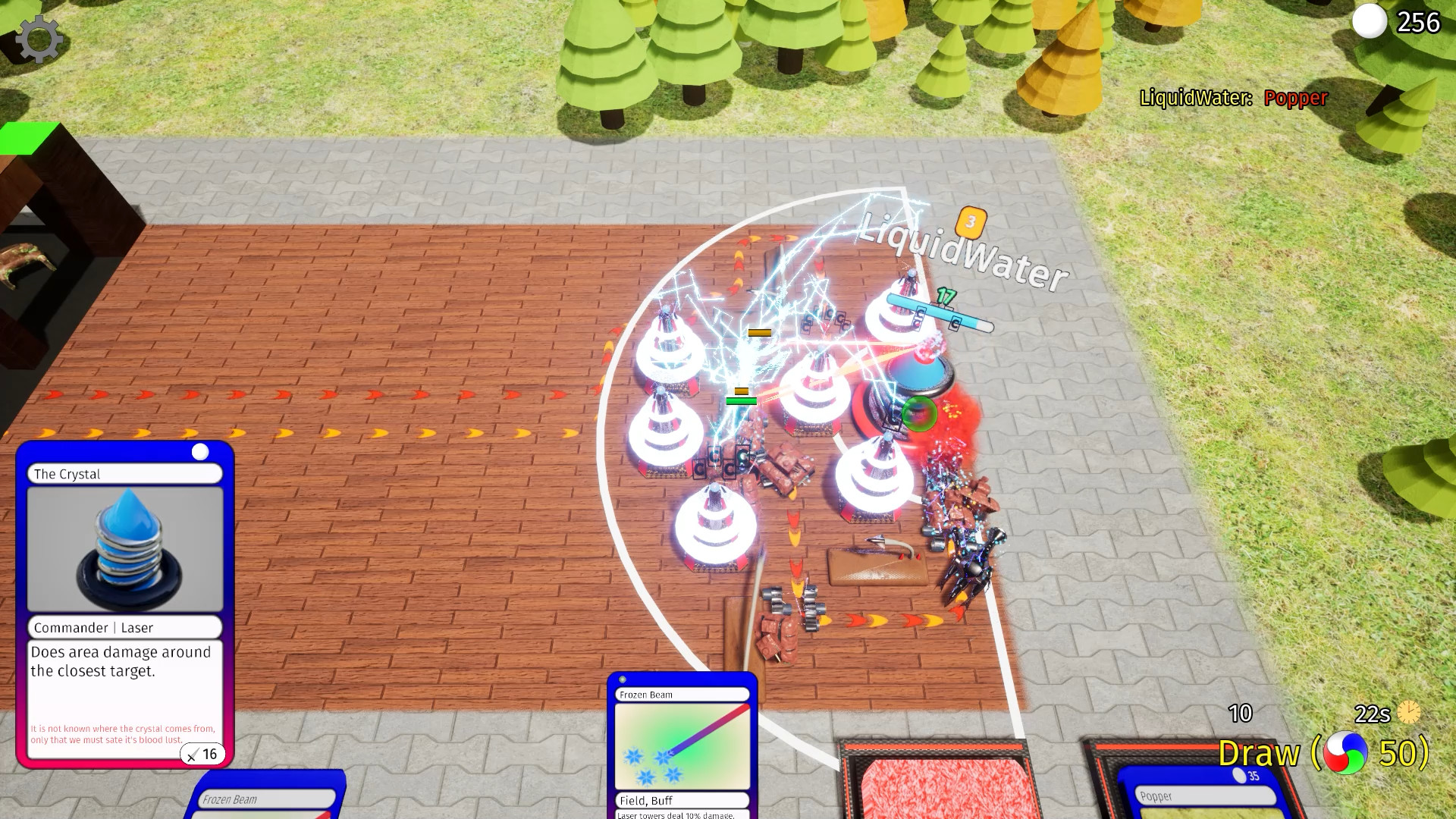Expand the partially hidden Frozen Beam card bottom-left
Screen dimensions: 1456x819
pos(265,800)
